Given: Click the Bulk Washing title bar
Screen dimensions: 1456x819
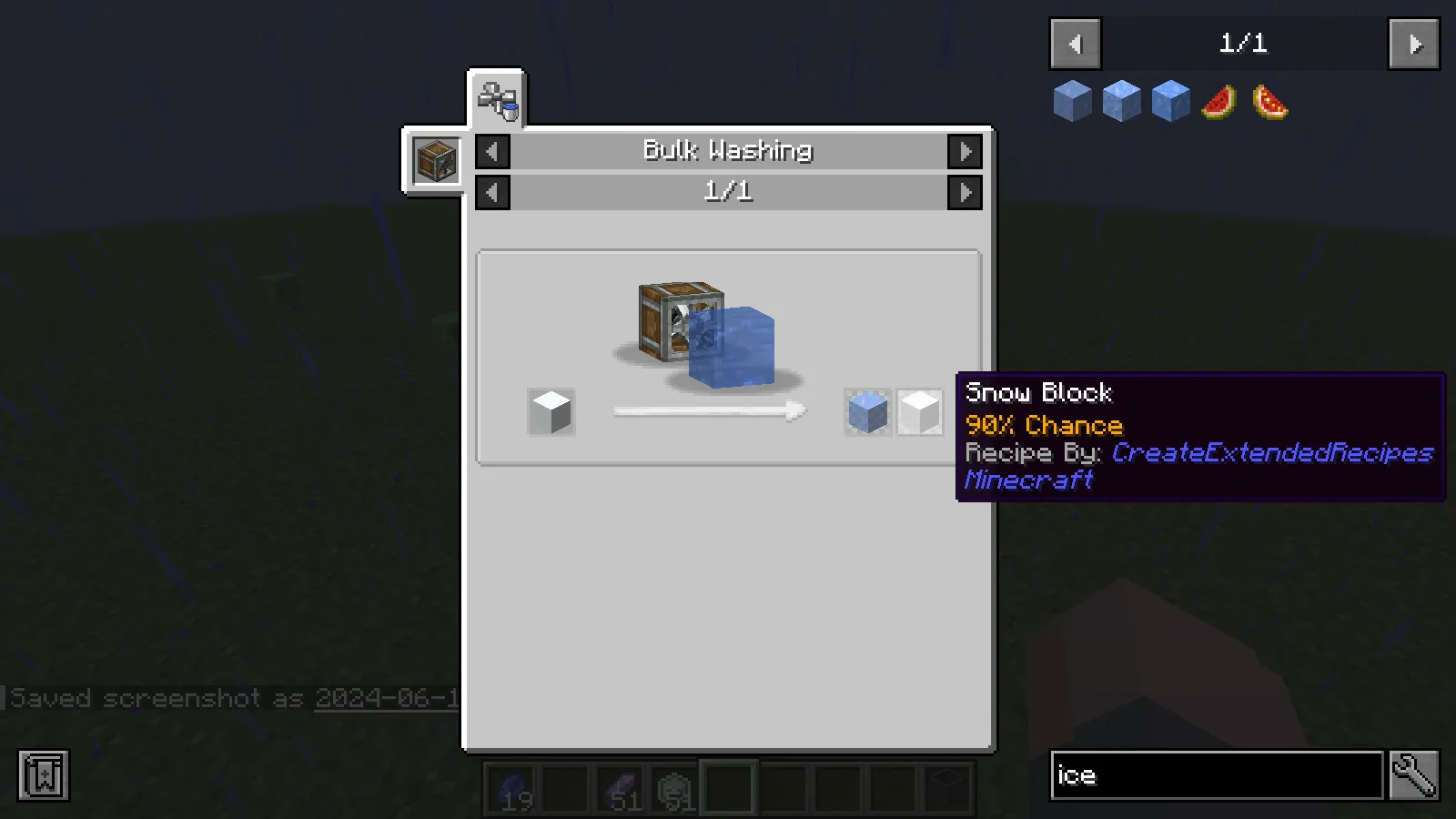Looking at the screenshot, I should click(728, 151).
